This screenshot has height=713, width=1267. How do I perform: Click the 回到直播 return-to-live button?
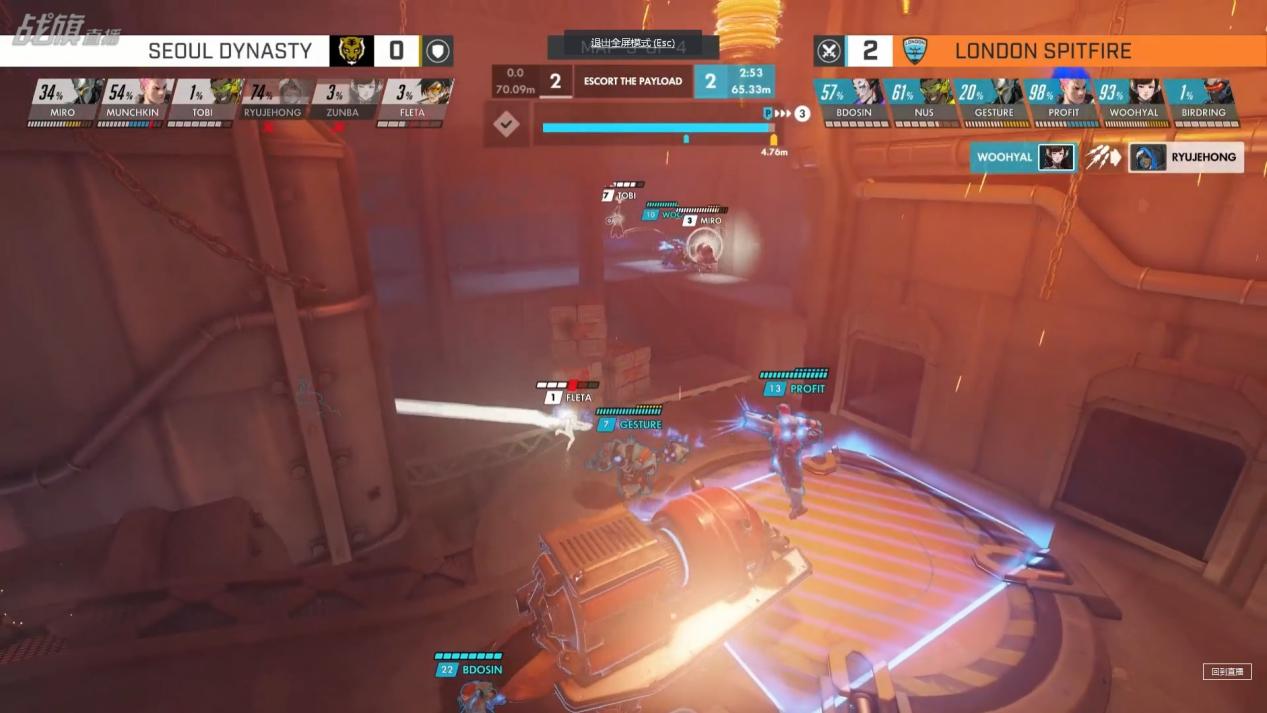click(x=1227, y=672)
